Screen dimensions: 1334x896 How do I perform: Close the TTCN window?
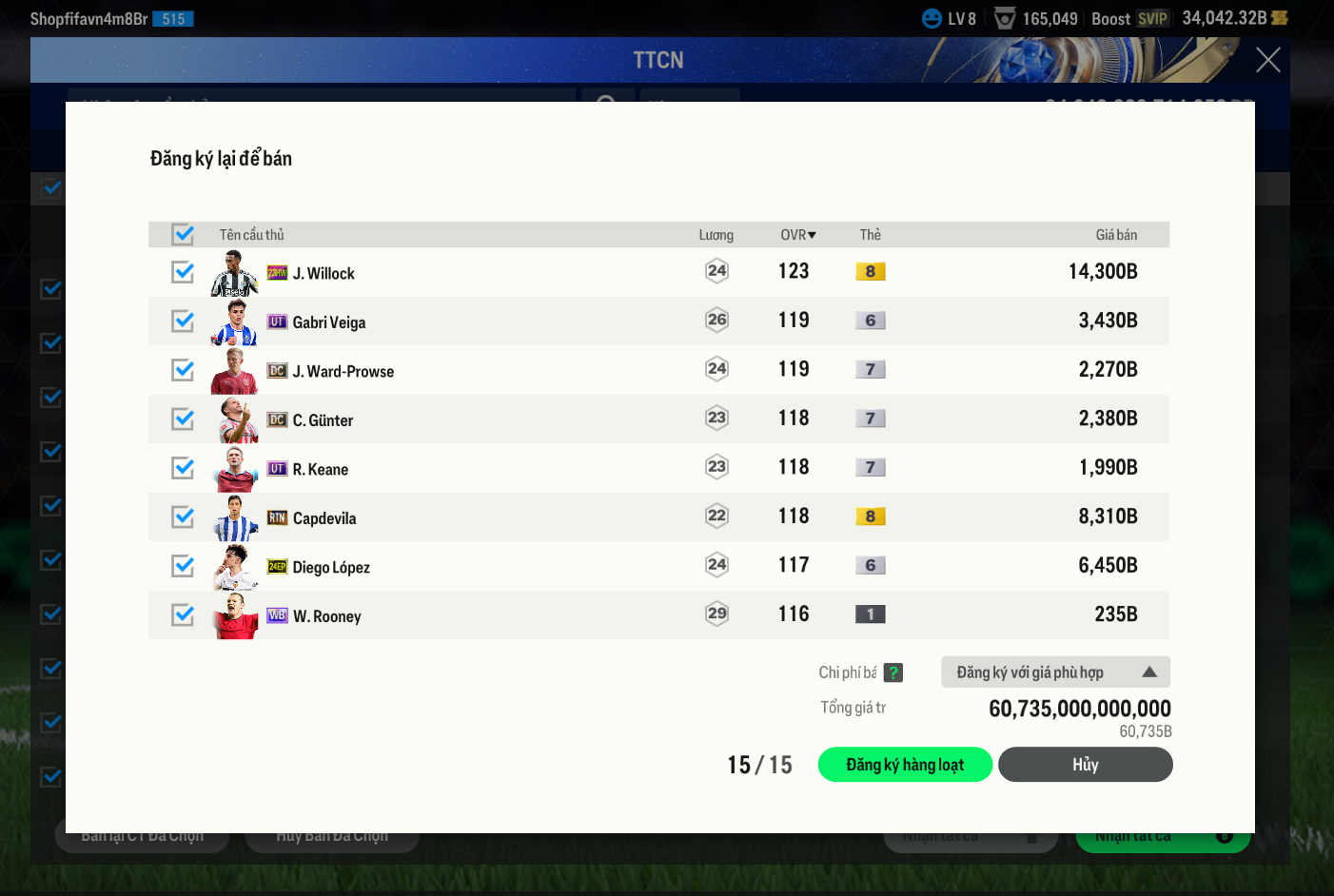coord(1267,60)
